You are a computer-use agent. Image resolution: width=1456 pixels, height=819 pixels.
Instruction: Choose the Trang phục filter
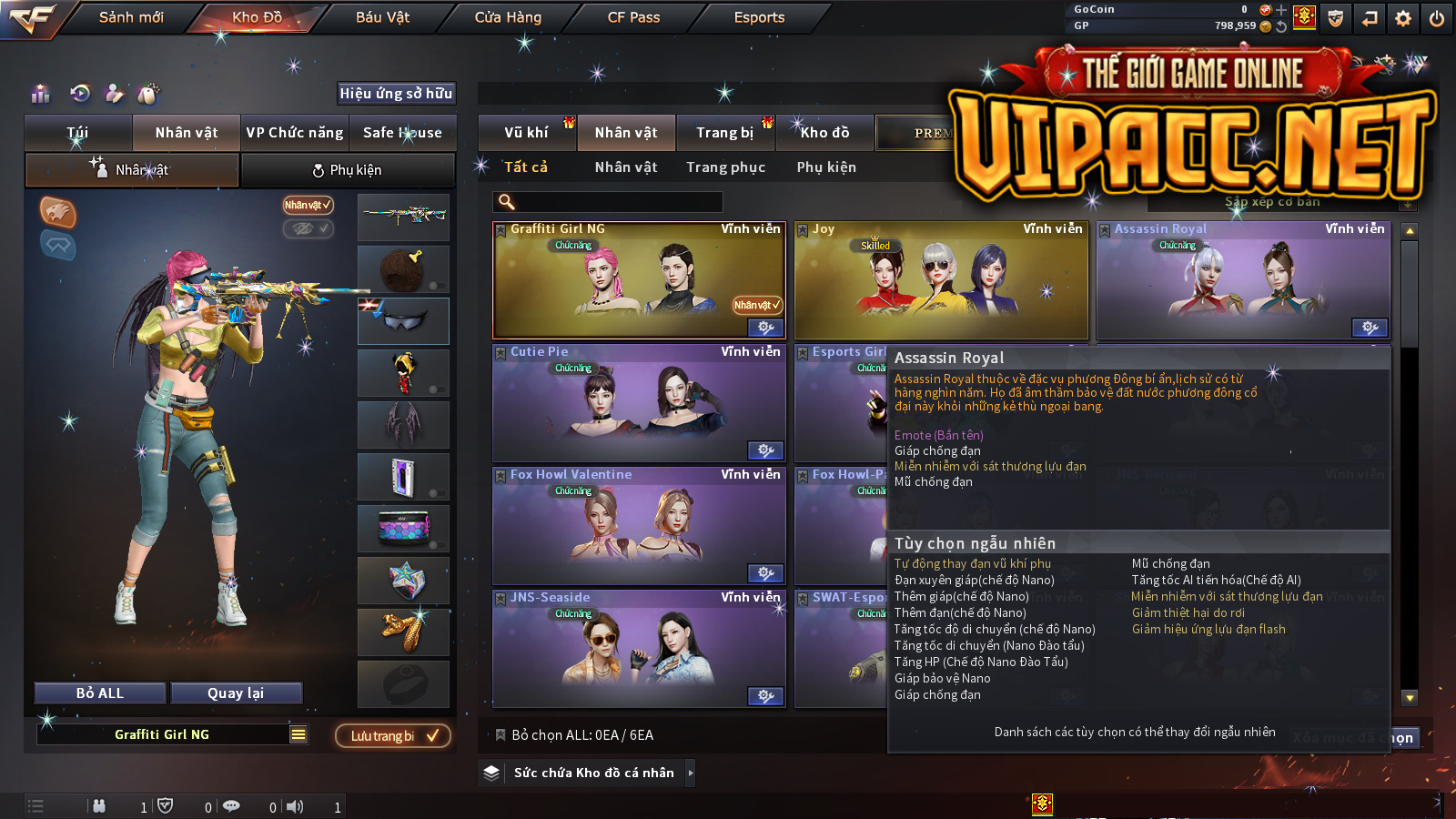coord(725,167)
